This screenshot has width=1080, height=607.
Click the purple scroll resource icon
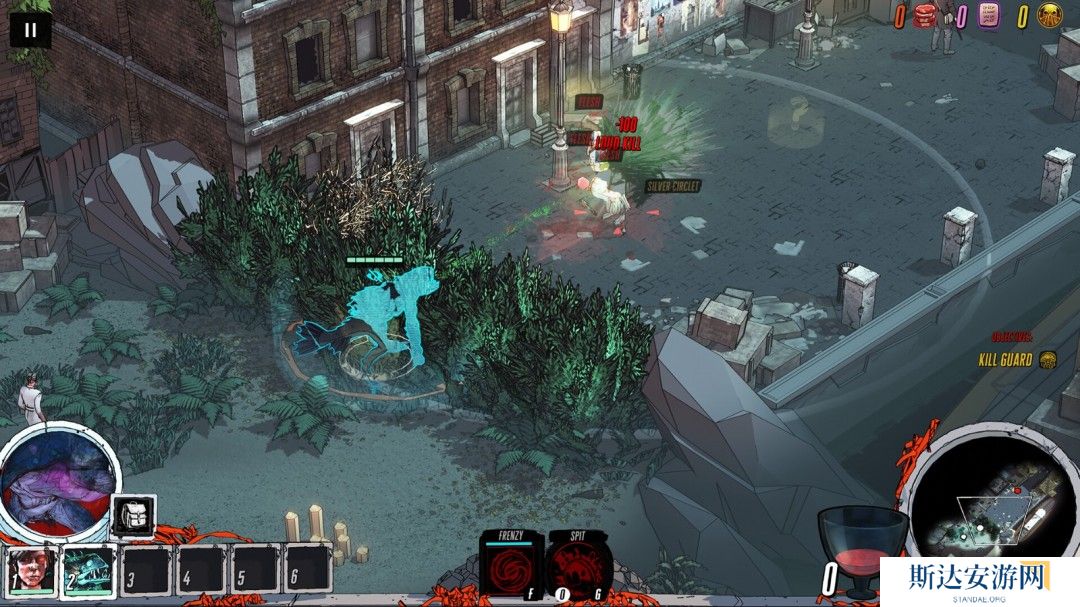click(x=987, y=16)
